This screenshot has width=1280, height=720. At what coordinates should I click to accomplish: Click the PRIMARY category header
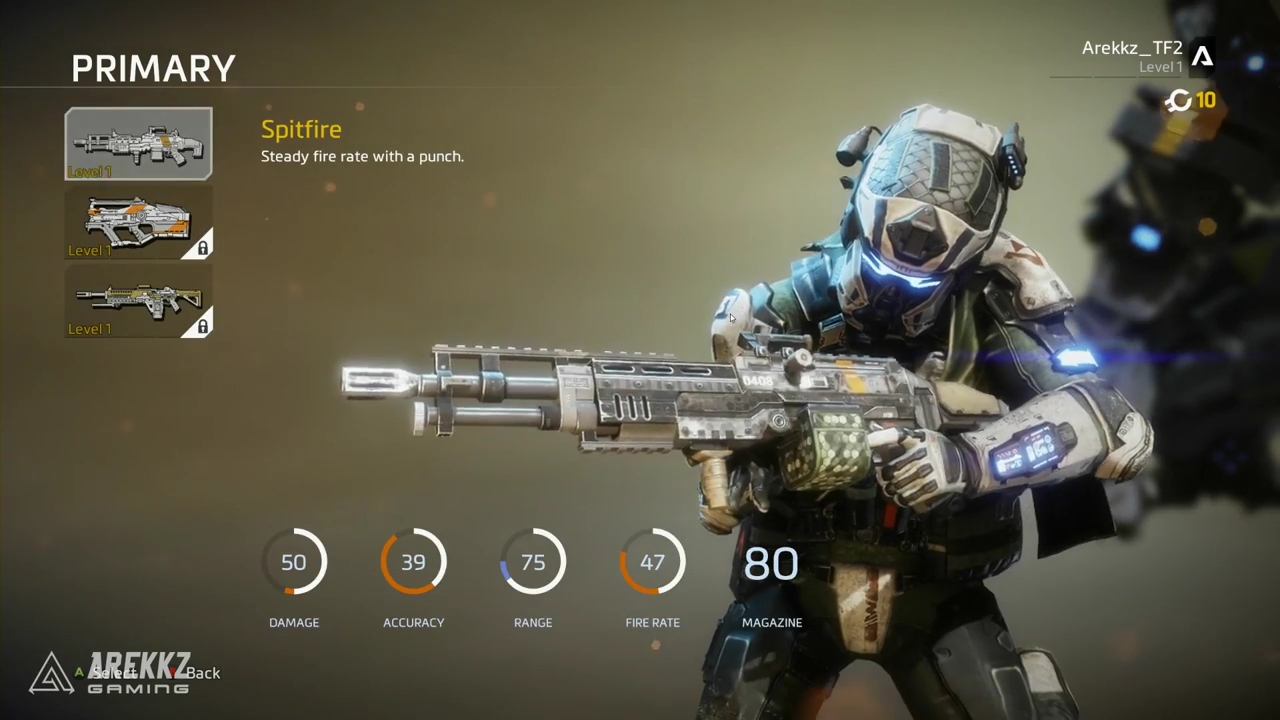(153, 68)
